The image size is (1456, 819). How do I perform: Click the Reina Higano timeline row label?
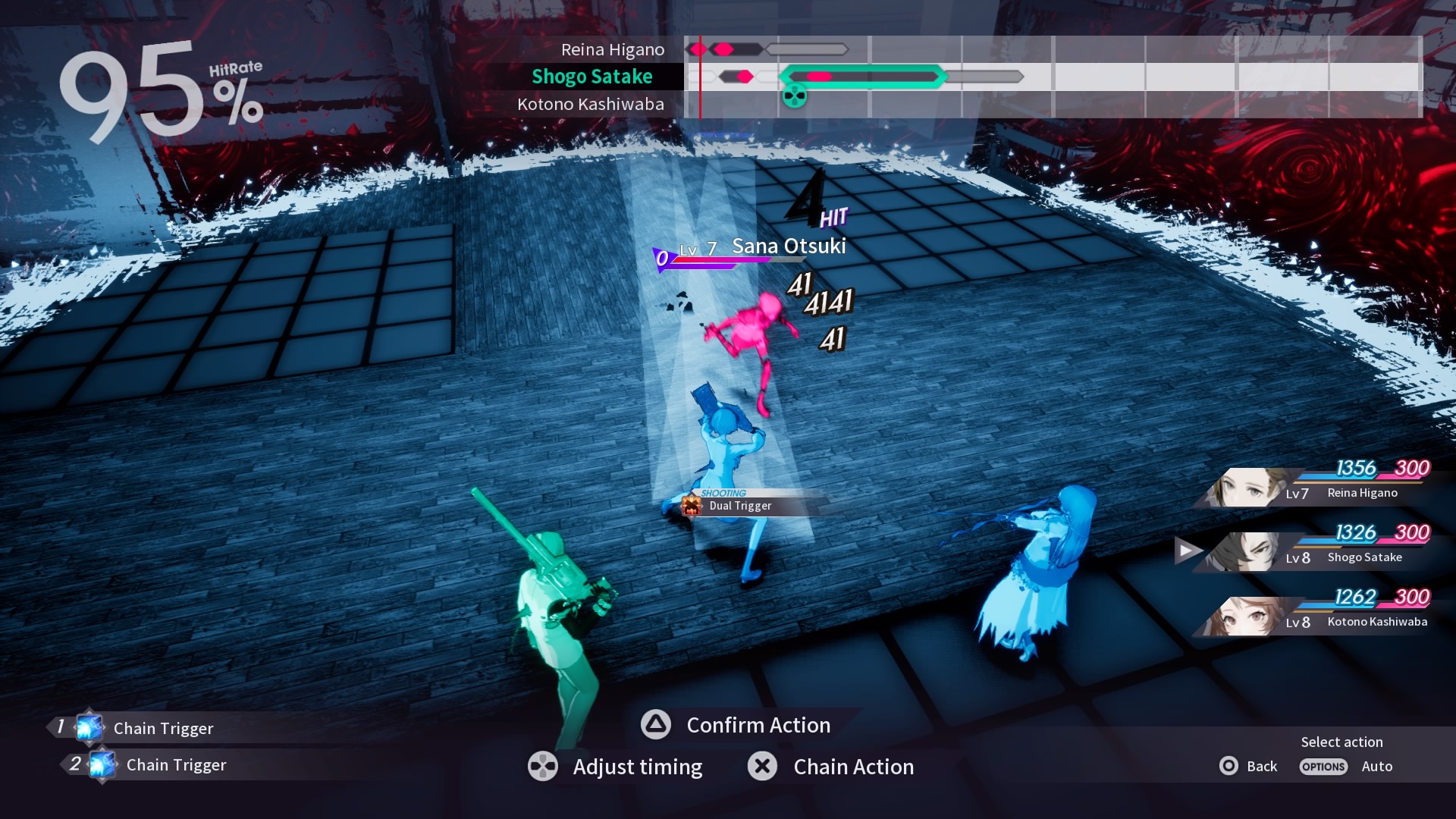coord(612,49)
